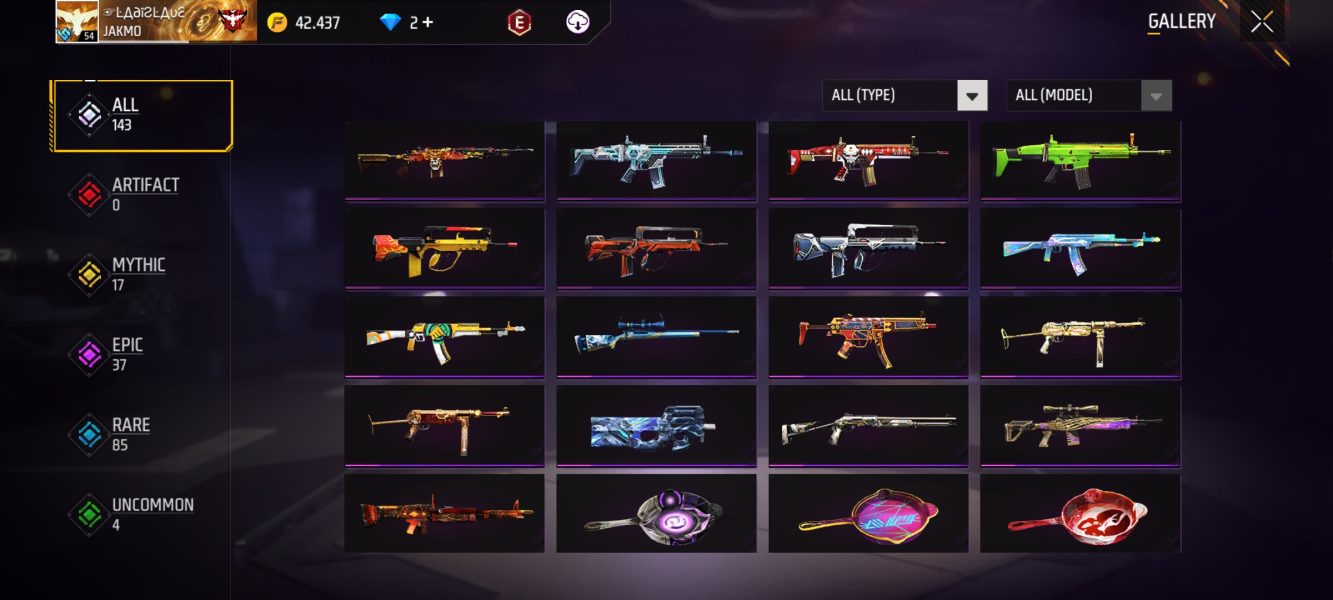1333x600 pixels.
Task: Open the ALL (TYPE) dropdown
Action: point(904,96)
